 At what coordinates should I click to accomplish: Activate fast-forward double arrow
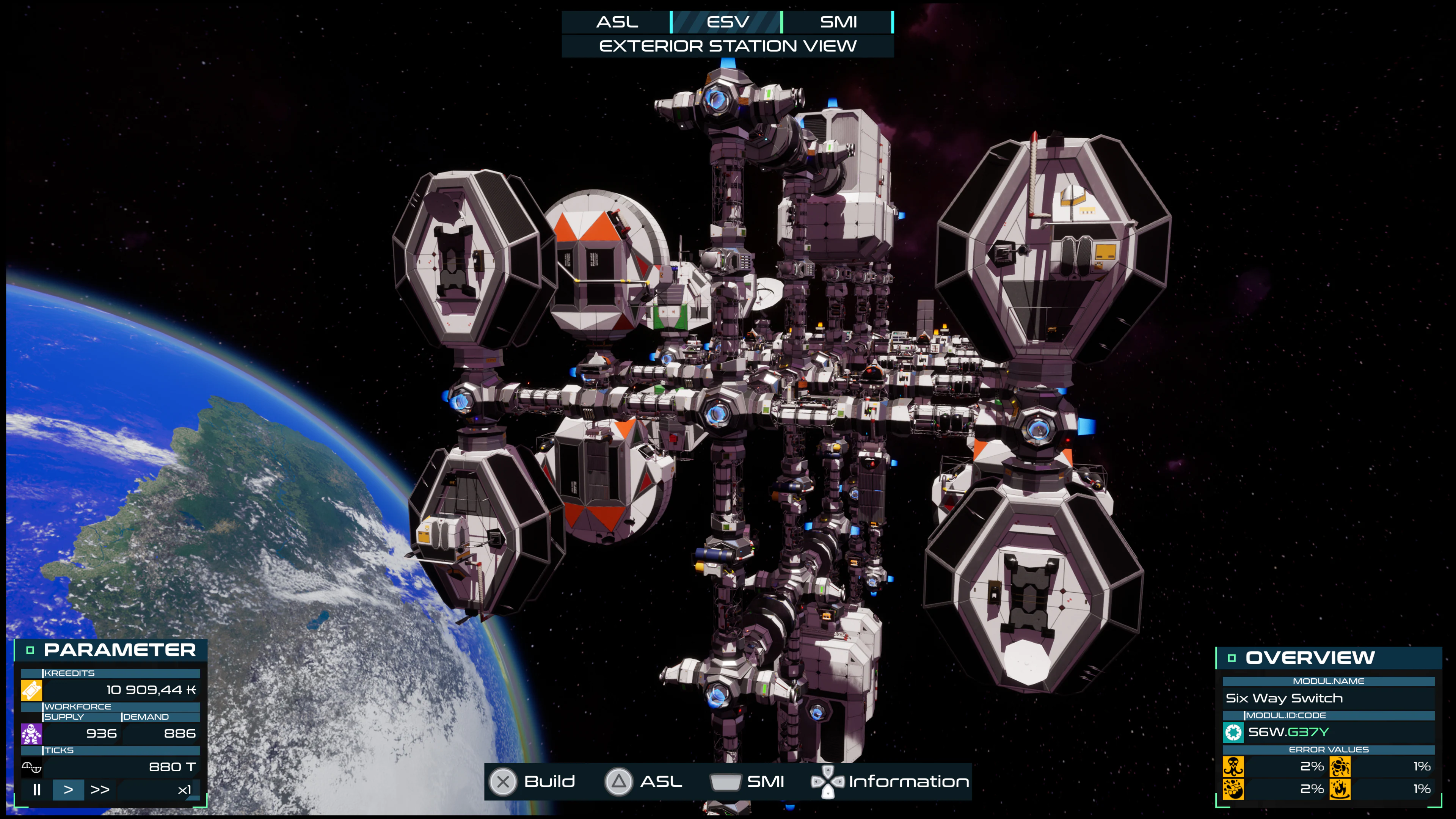[100, 789]
